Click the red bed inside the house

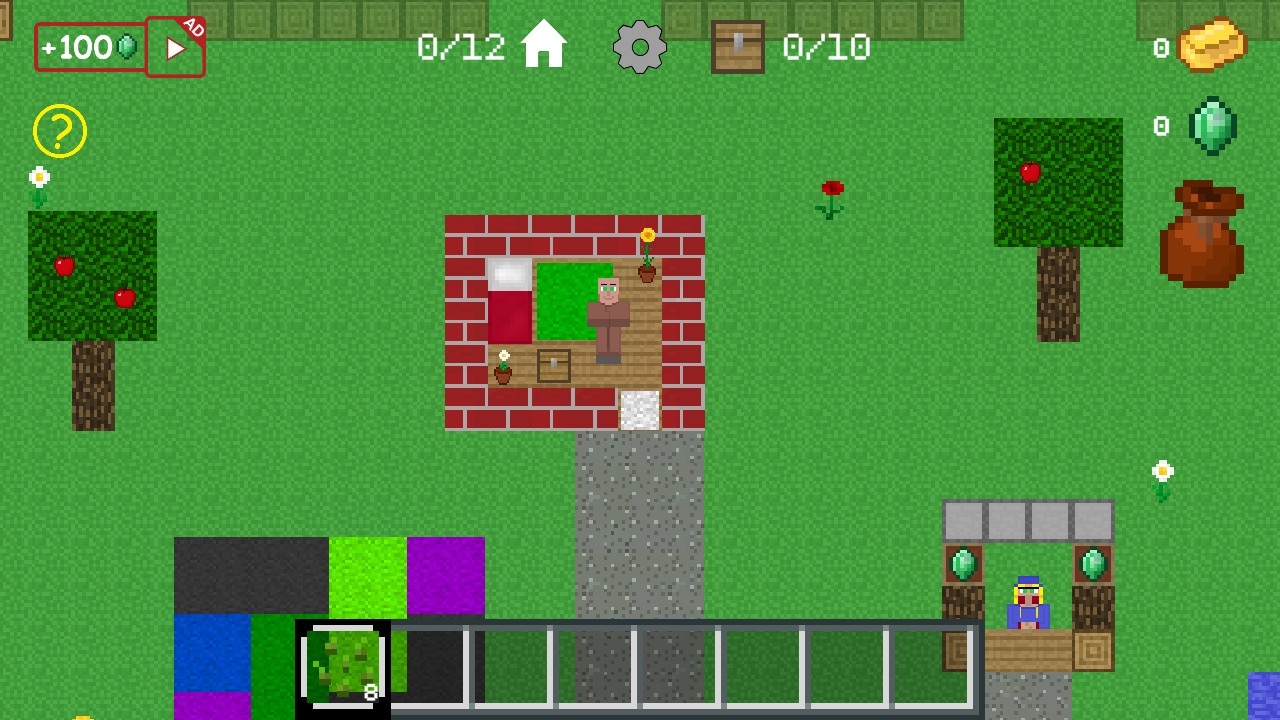pyautogui.click(x=508, y=305)
